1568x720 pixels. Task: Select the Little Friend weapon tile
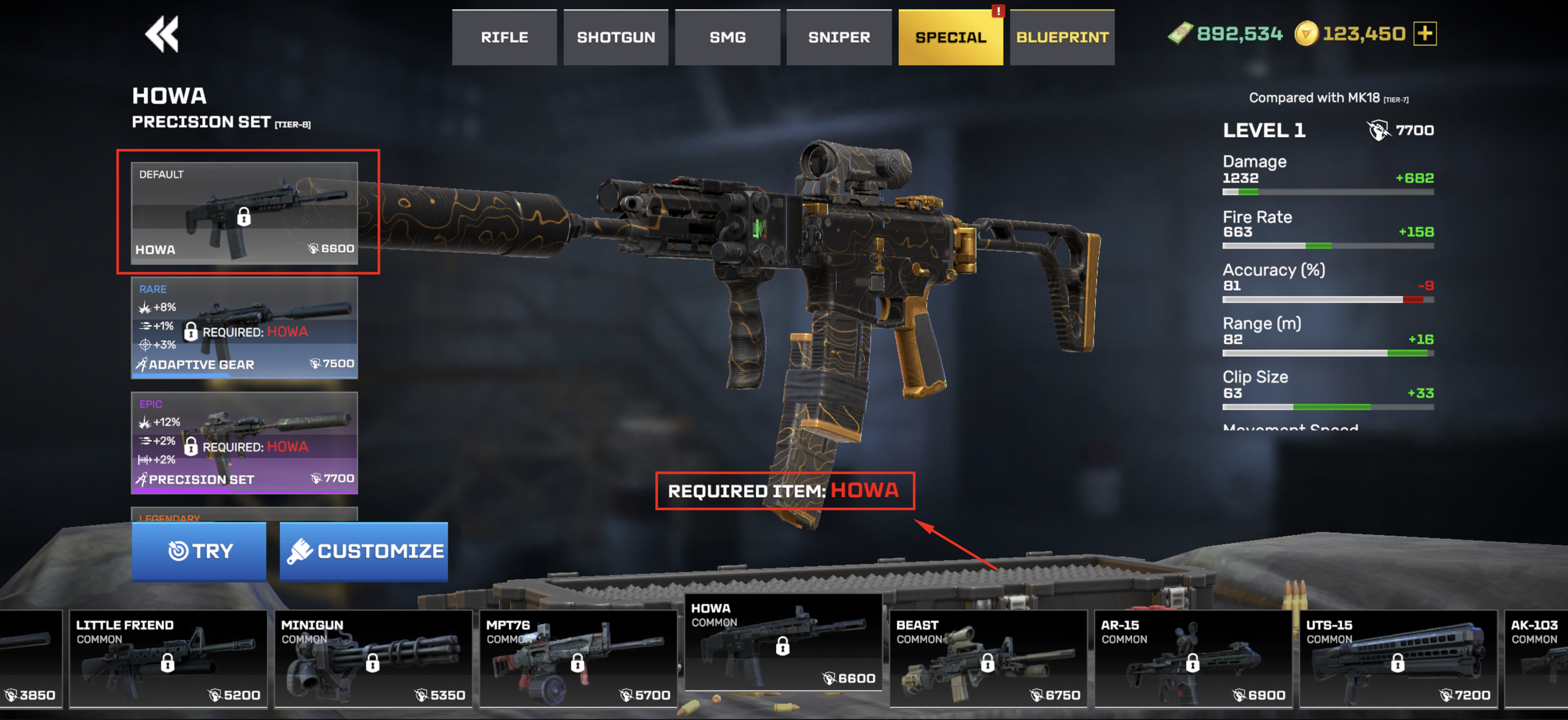[168, 659]
